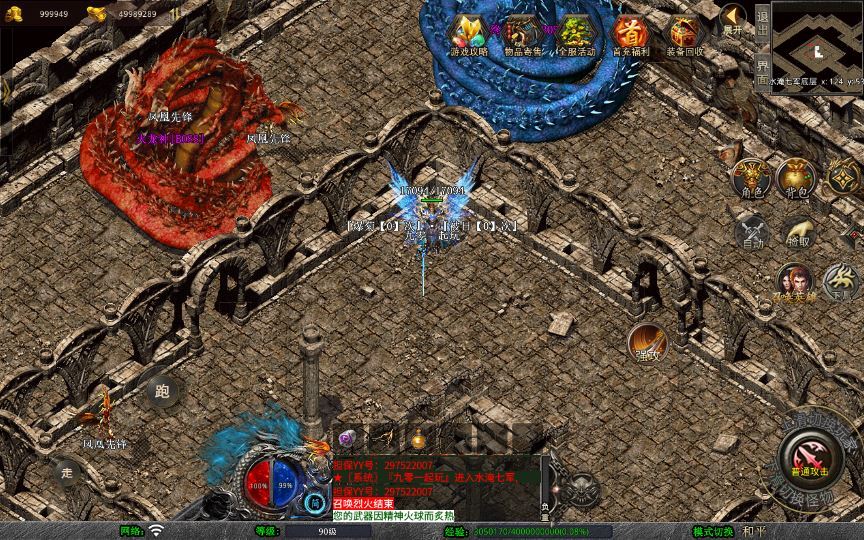
Task: Click the 展开 expand arrow button
Action: click(734, 20)
